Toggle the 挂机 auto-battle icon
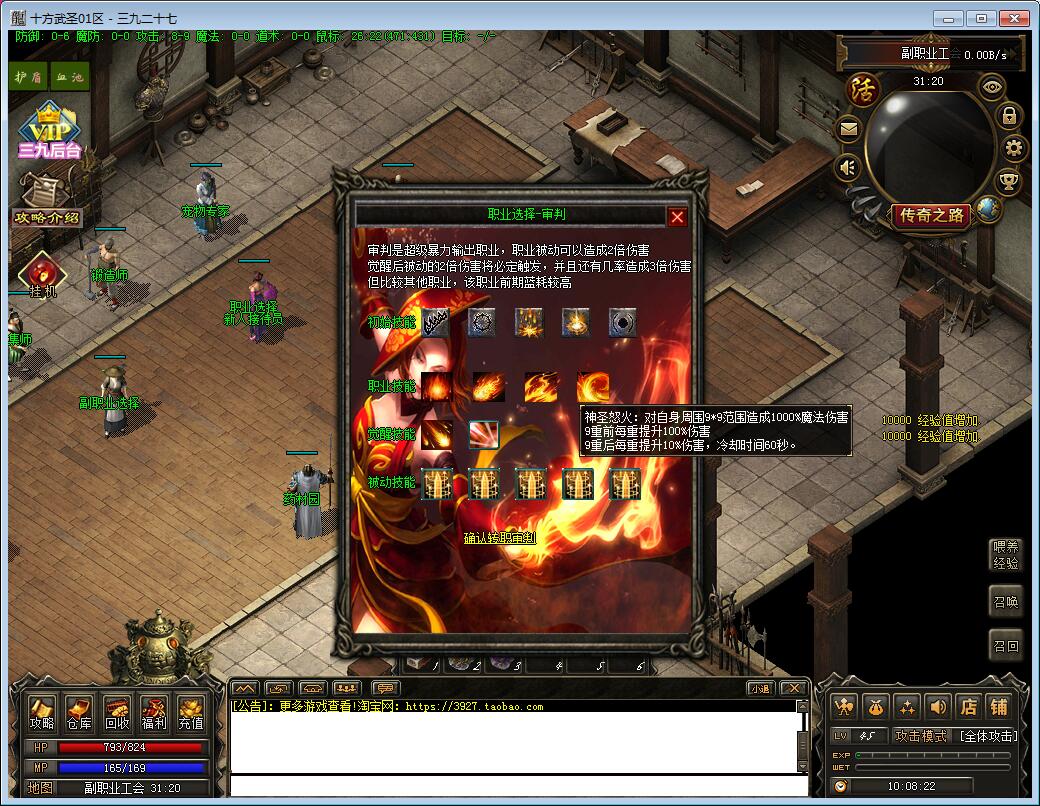1040x806 pixels. tap(43, 277)
